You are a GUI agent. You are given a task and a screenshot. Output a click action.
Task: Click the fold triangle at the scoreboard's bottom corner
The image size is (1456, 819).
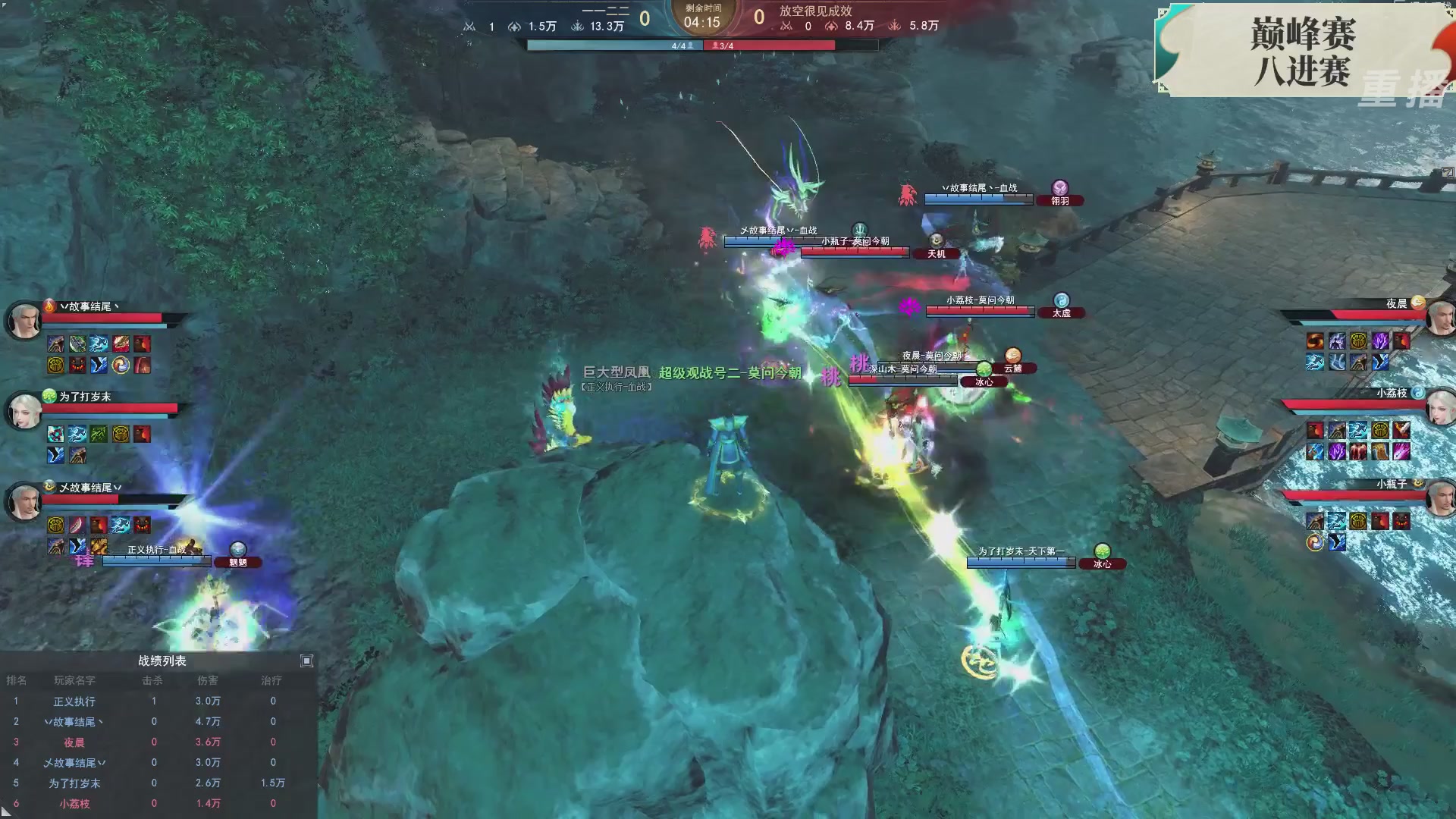tap(6, 811)
